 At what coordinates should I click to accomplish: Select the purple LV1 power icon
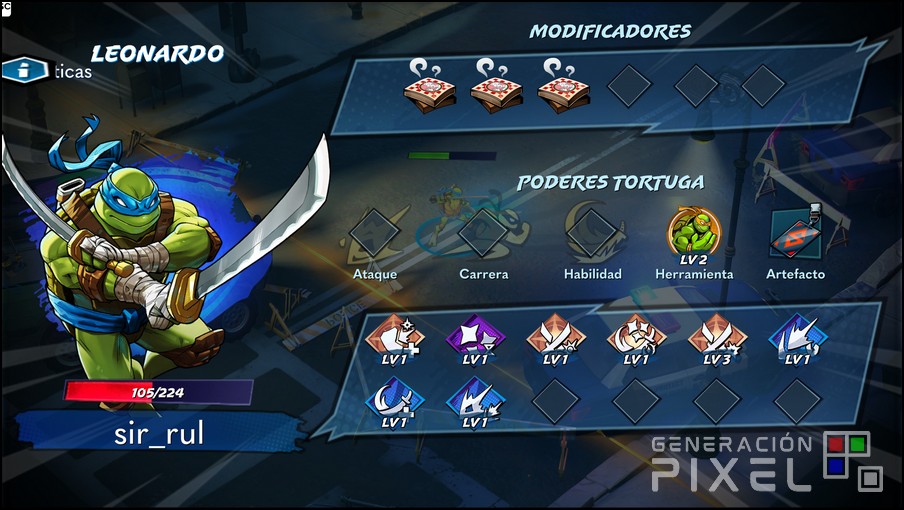476,337
